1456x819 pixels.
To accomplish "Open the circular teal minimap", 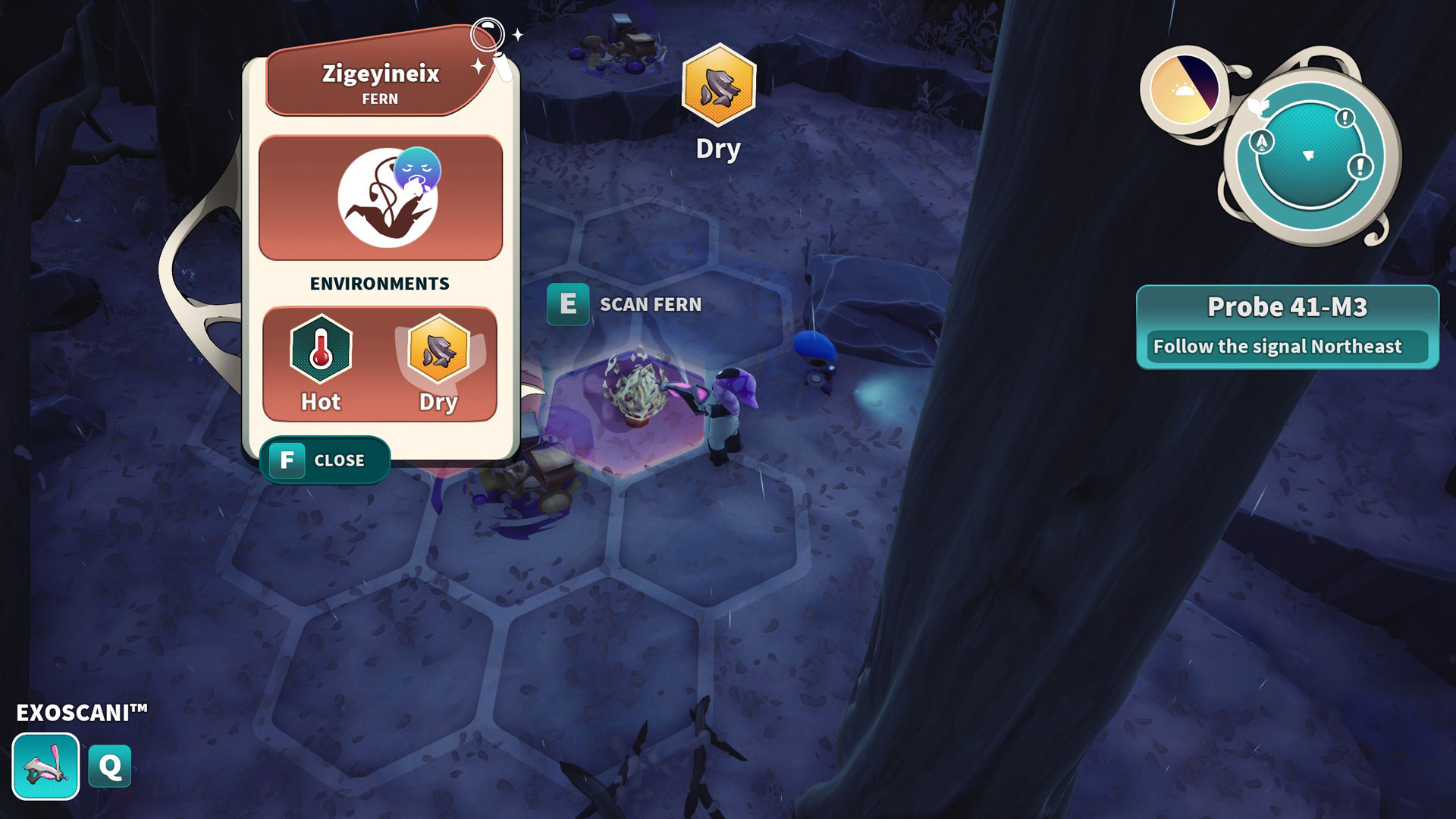I will [1310, 157].
